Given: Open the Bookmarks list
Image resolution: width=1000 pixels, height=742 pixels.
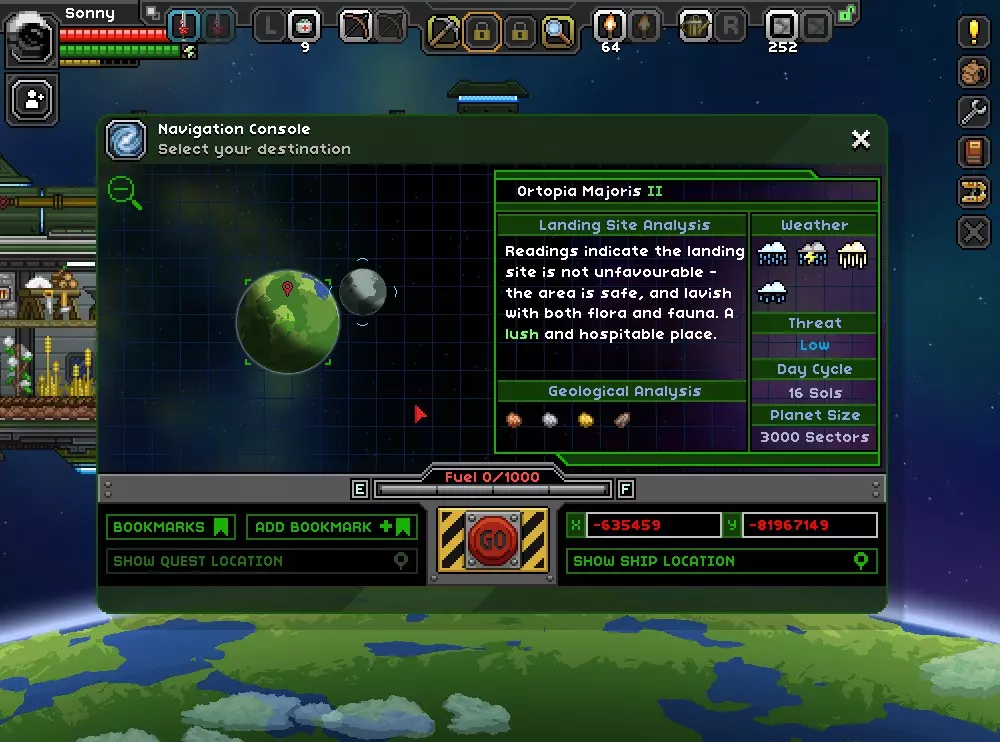Looking at the screenshot, I should (171, 527).
